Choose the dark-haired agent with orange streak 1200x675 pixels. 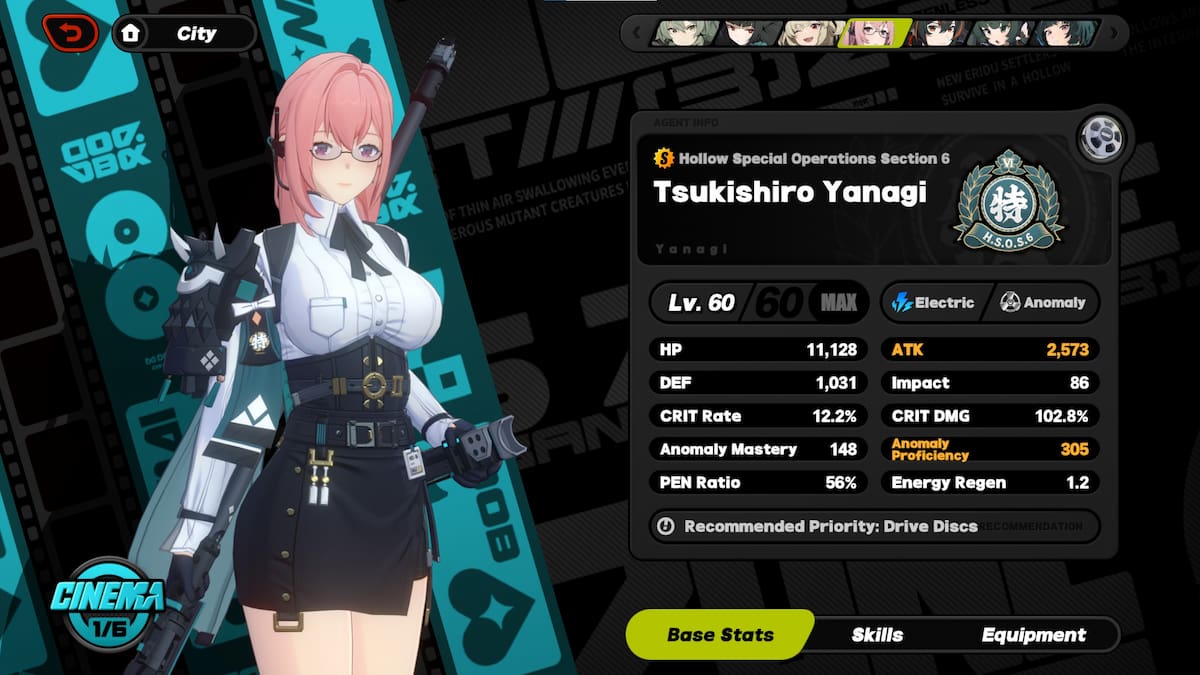click(936, 33)
